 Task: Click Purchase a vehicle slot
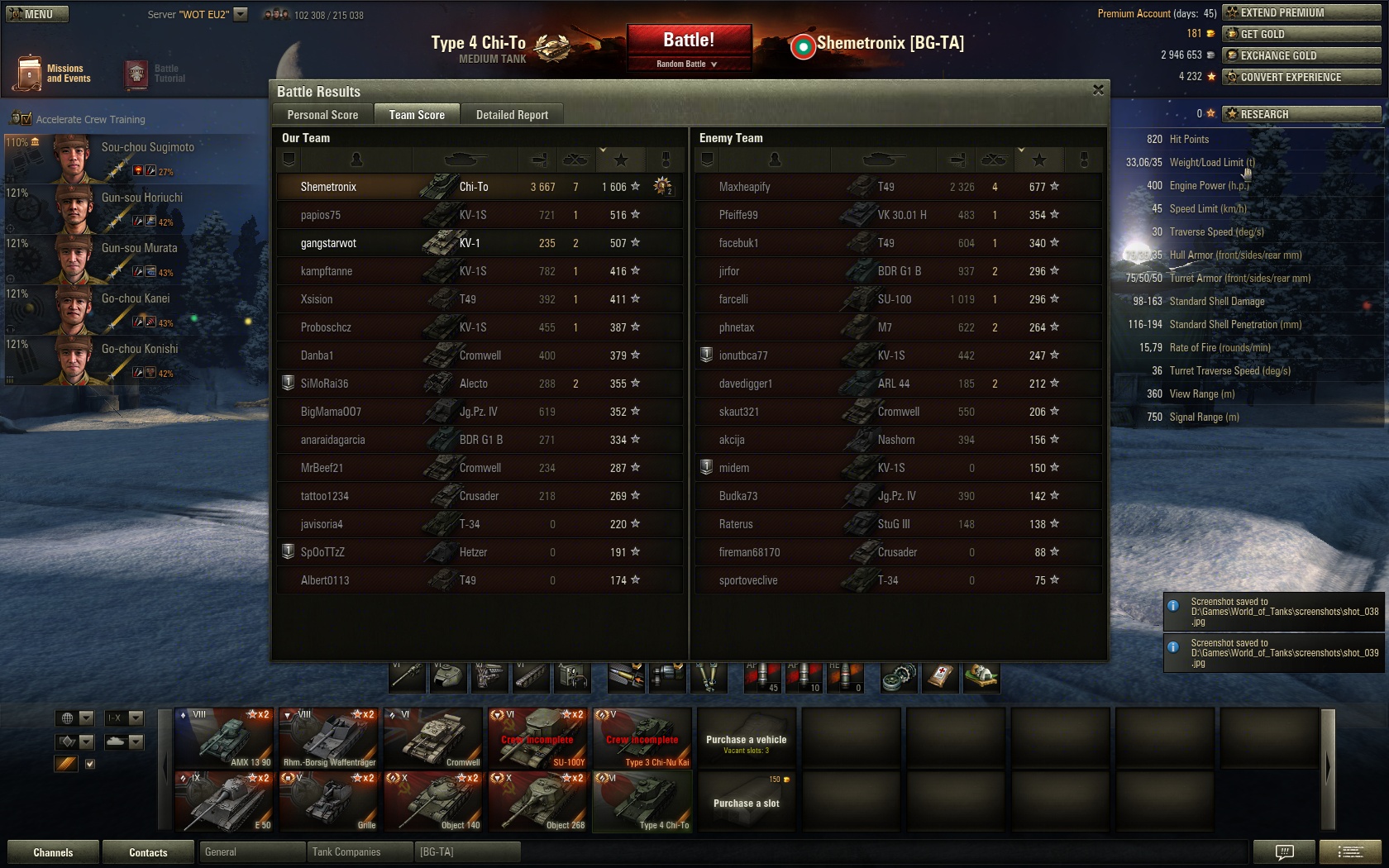pyautogui.click(x=747, y=803)
